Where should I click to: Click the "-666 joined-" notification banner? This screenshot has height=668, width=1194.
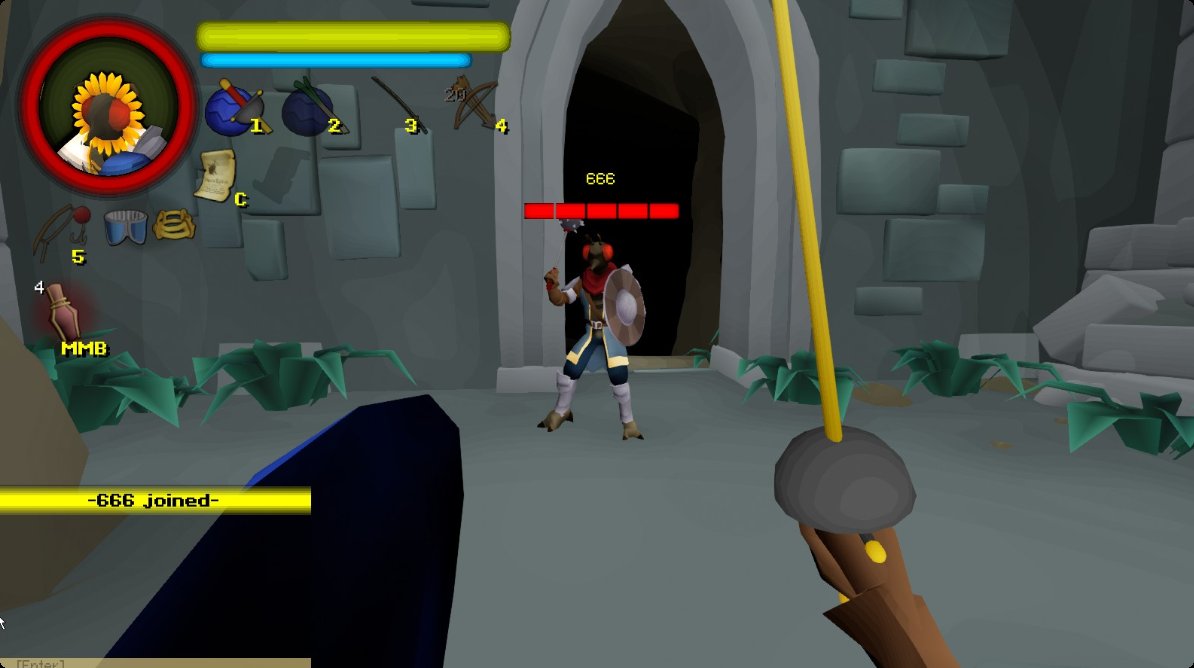(x=154, y=501)
